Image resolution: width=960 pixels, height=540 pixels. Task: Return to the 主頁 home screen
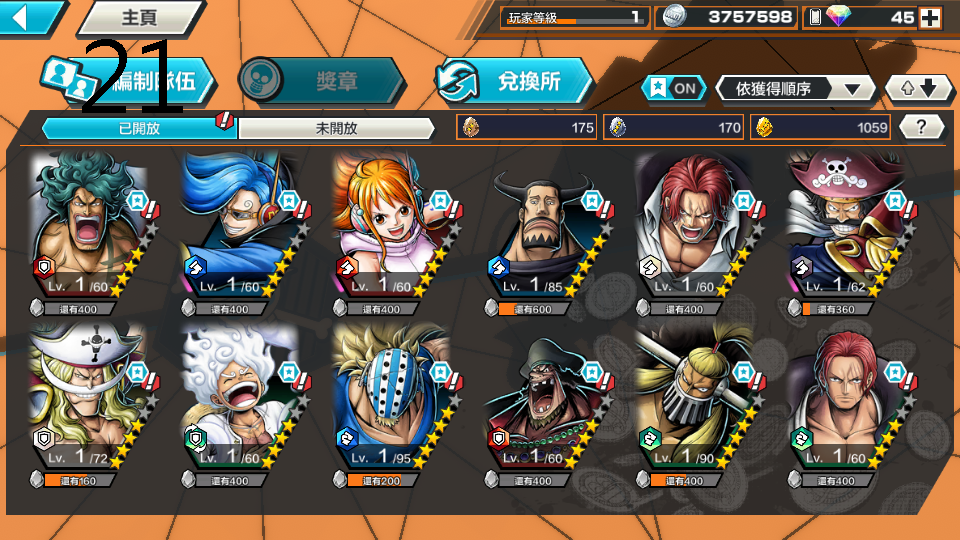click(138, 17)
